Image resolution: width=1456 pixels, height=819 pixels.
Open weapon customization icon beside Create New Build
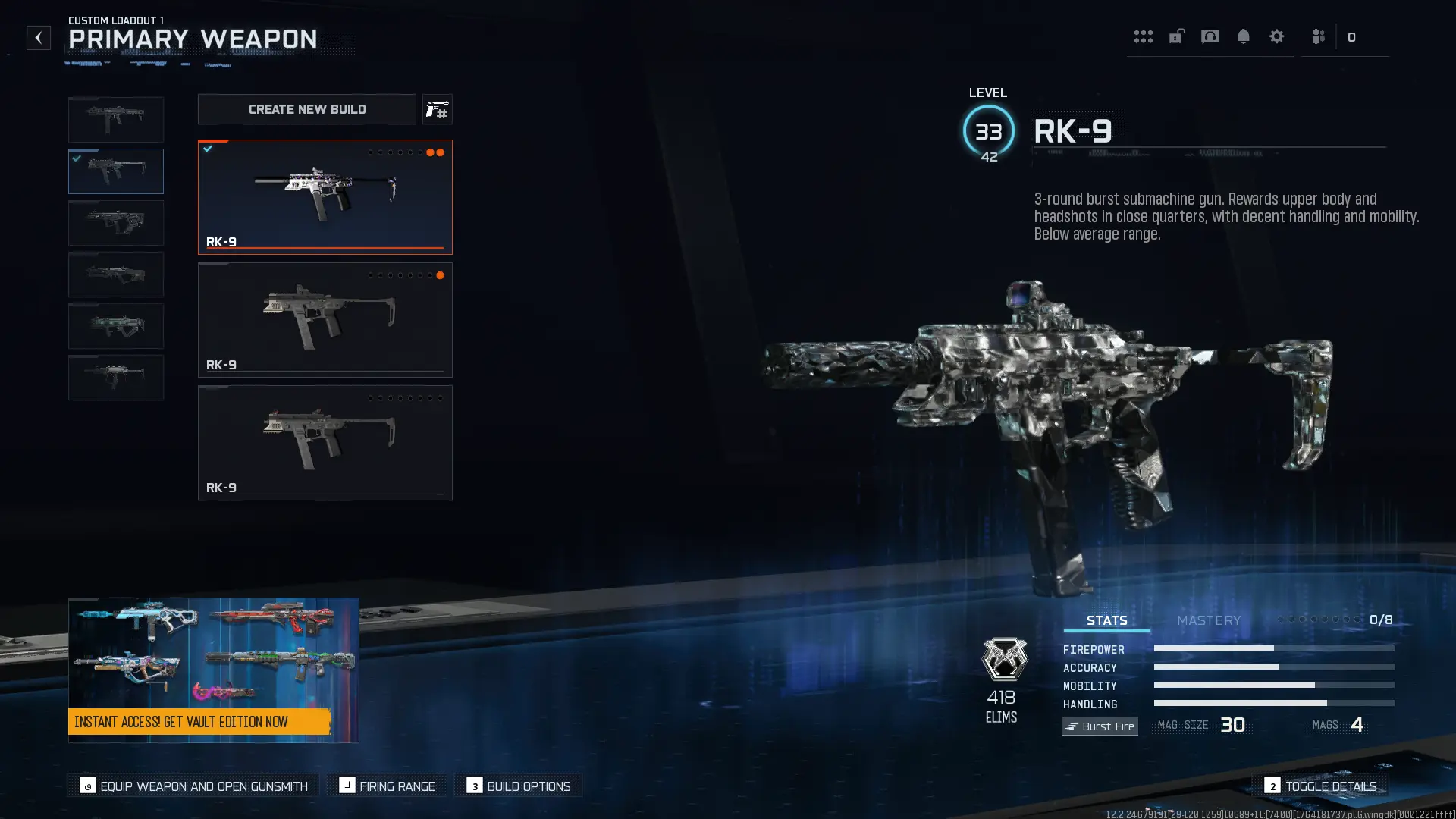click(438, 109)
